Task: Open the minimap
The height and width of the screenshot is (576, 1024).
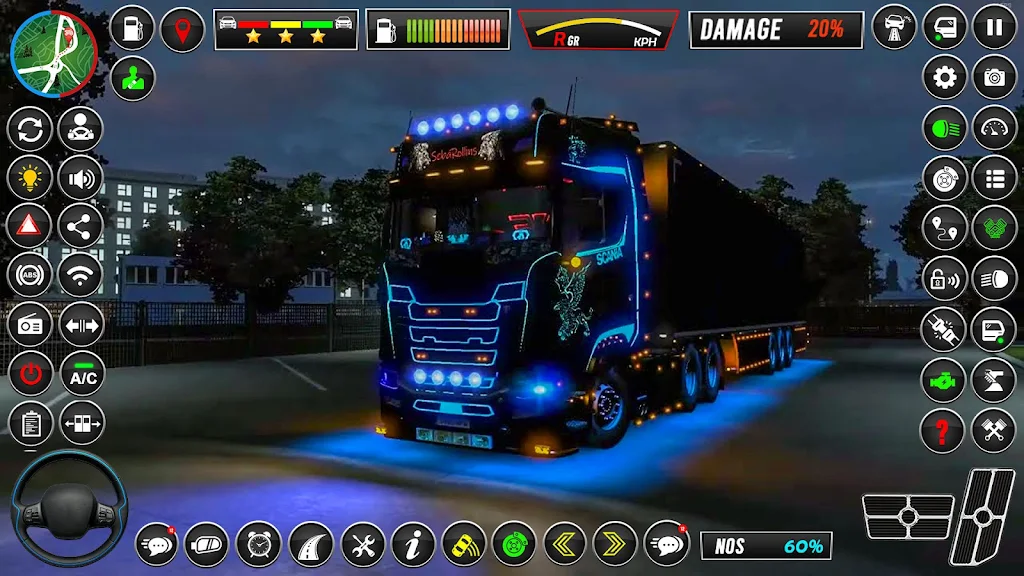Action: [54, 54]
